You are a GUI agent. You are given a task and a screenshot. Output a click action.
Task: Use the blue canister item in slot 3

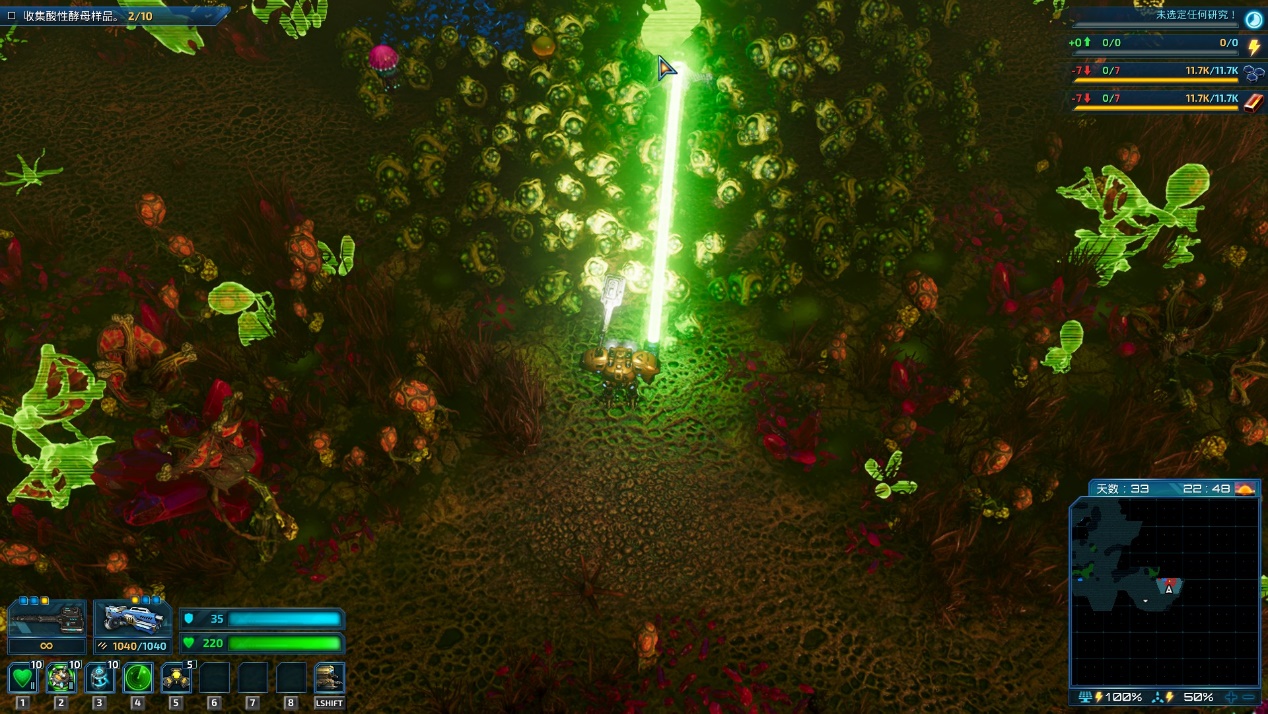(x=99, y=678)
